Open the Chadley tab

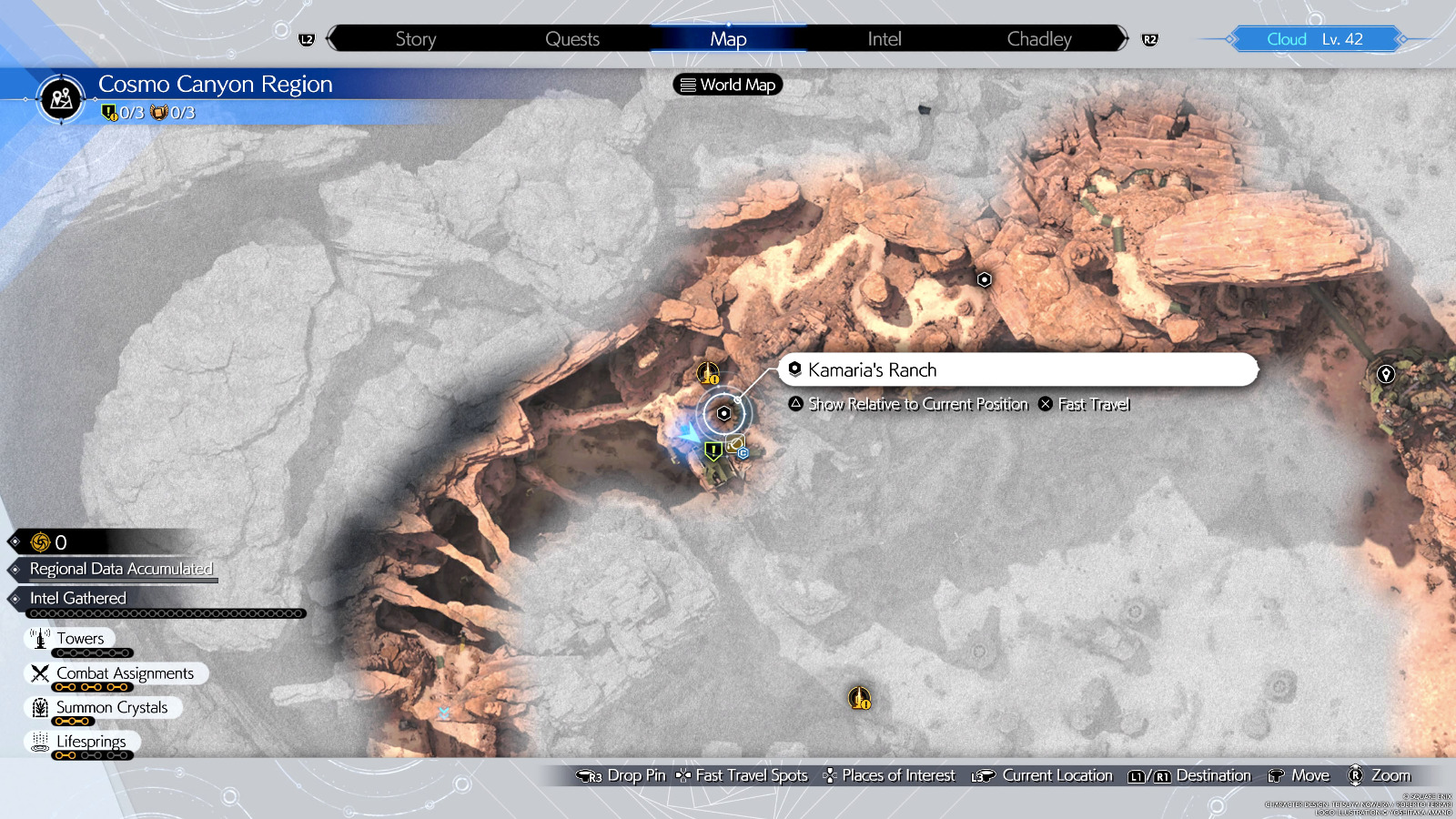point(1039,39)
